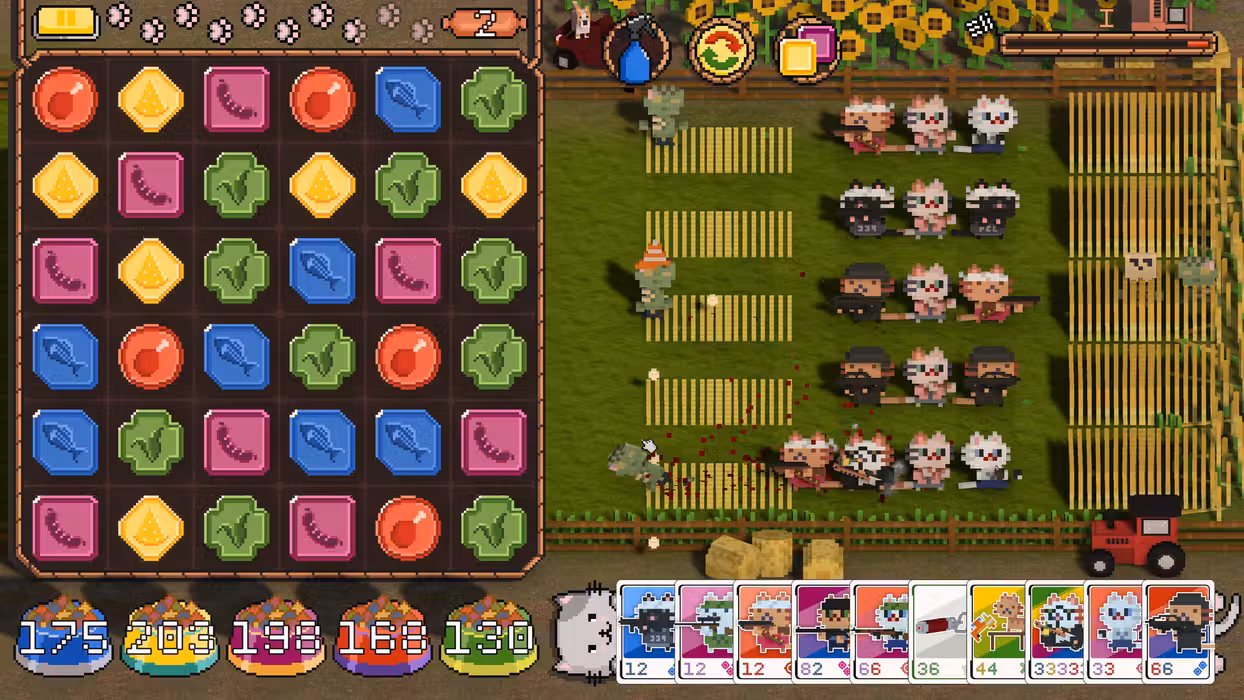This screenshot has height=700, width=1244.
Task: Activate the yellow and pink squares ability
Action: tap(806, 50)
